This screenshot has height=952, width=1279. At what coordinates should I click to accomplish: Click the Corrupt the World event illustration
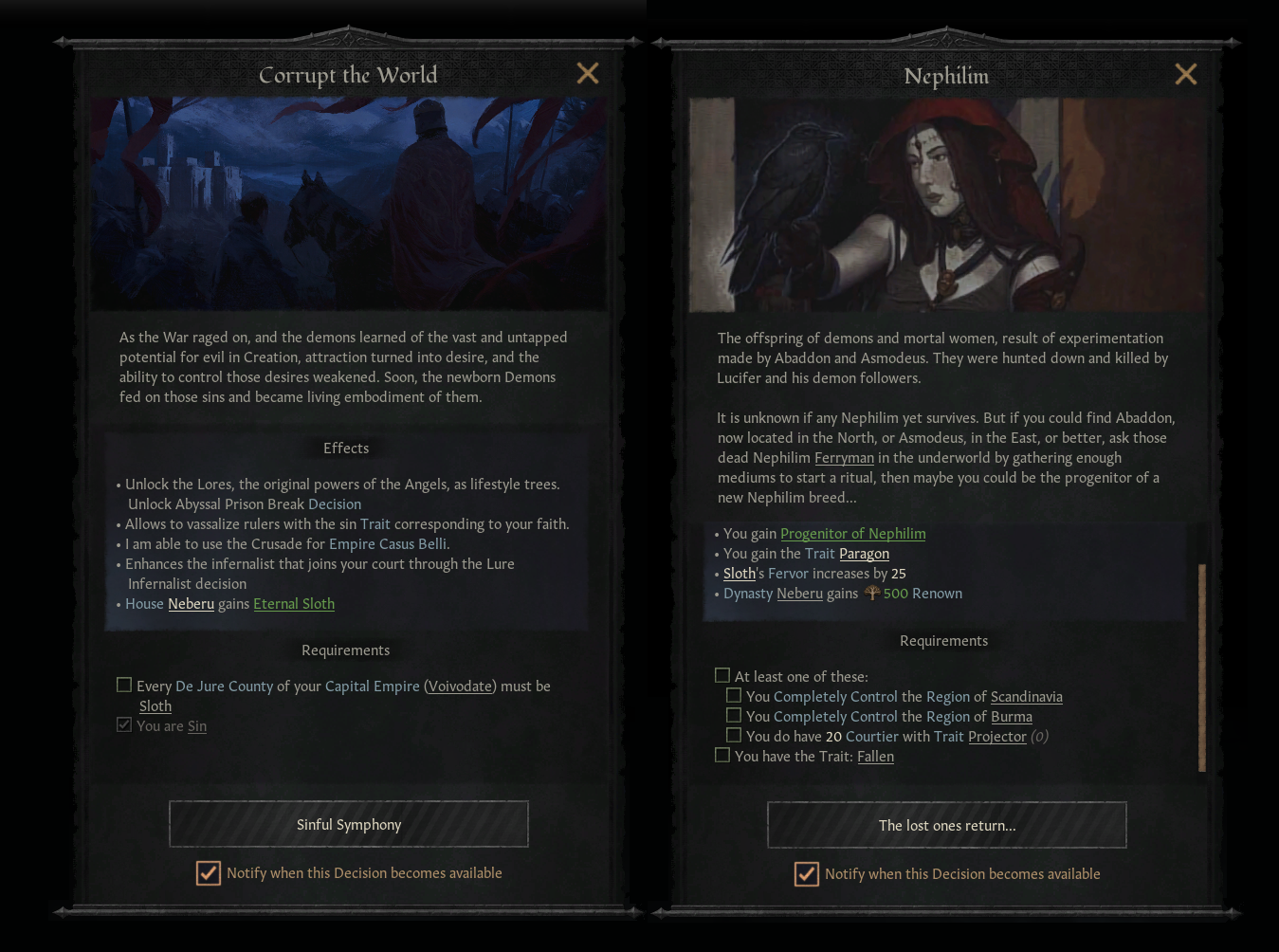(348, 204)
